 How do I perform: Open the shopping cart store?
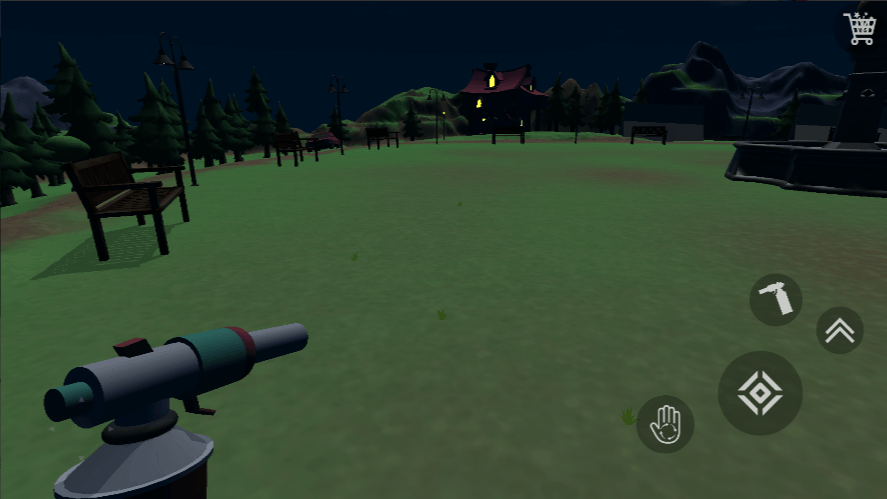tap(859, 28)
